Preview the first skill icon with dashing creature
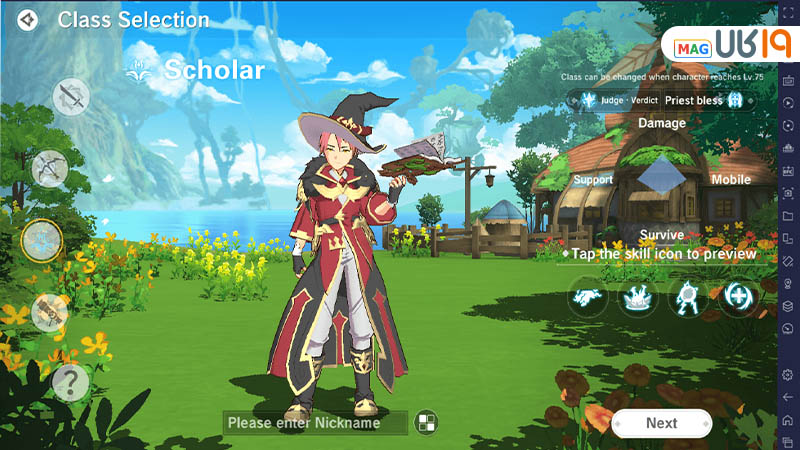Viewport: 800px width, 450px height. coord(588,297)
